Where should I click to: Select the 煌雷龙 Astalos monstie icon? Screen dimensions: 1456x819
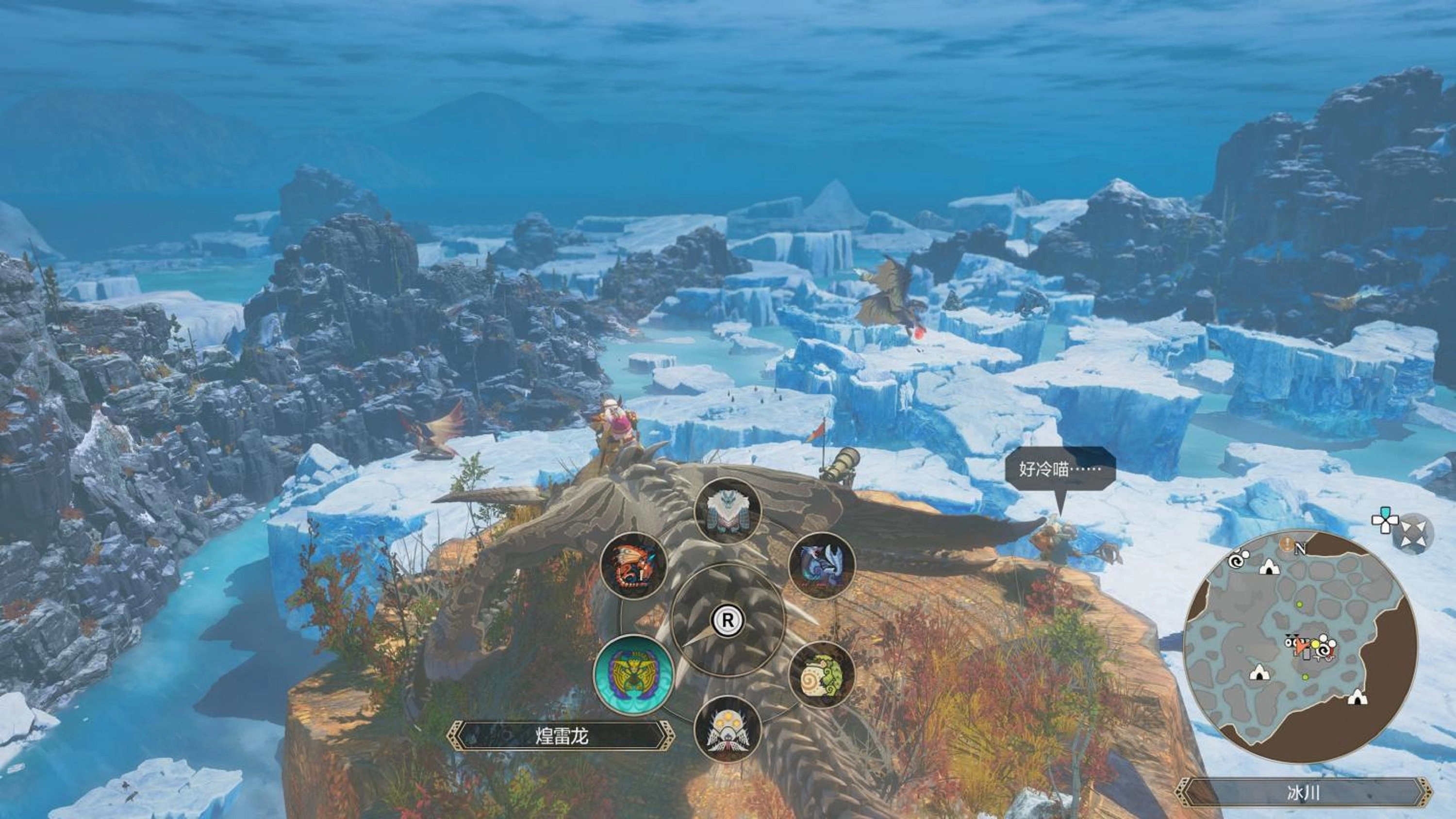[634, 675]
